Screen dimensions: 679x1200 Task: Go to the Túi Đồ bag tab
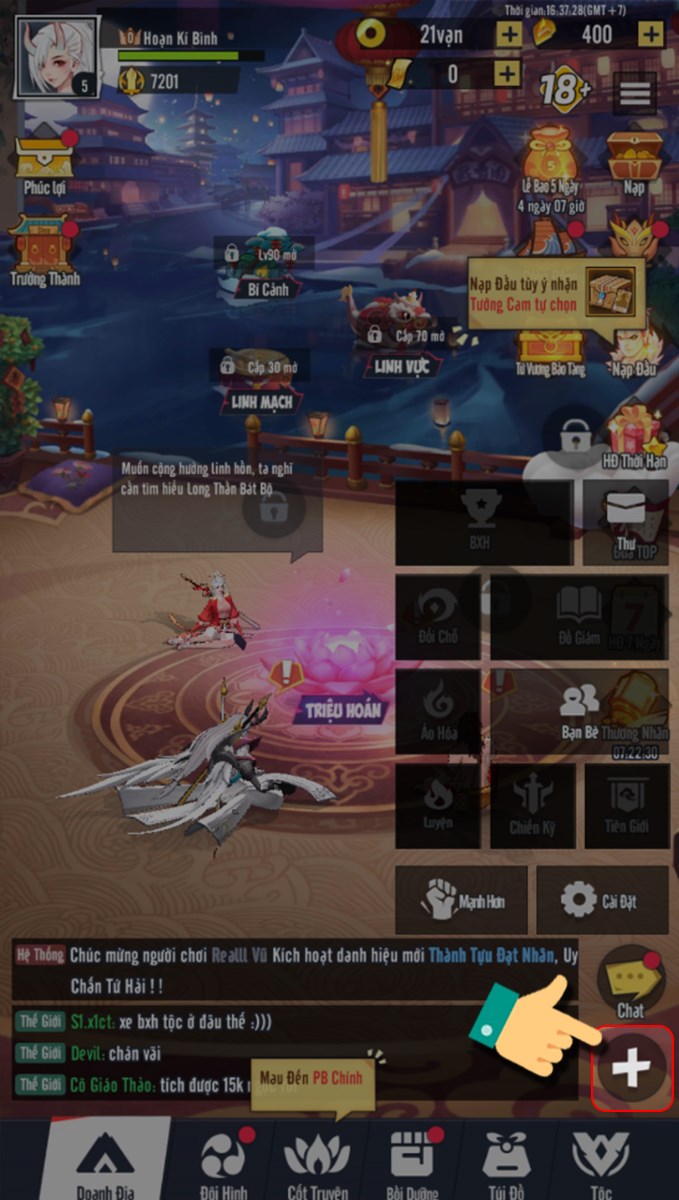(506, 1160)
